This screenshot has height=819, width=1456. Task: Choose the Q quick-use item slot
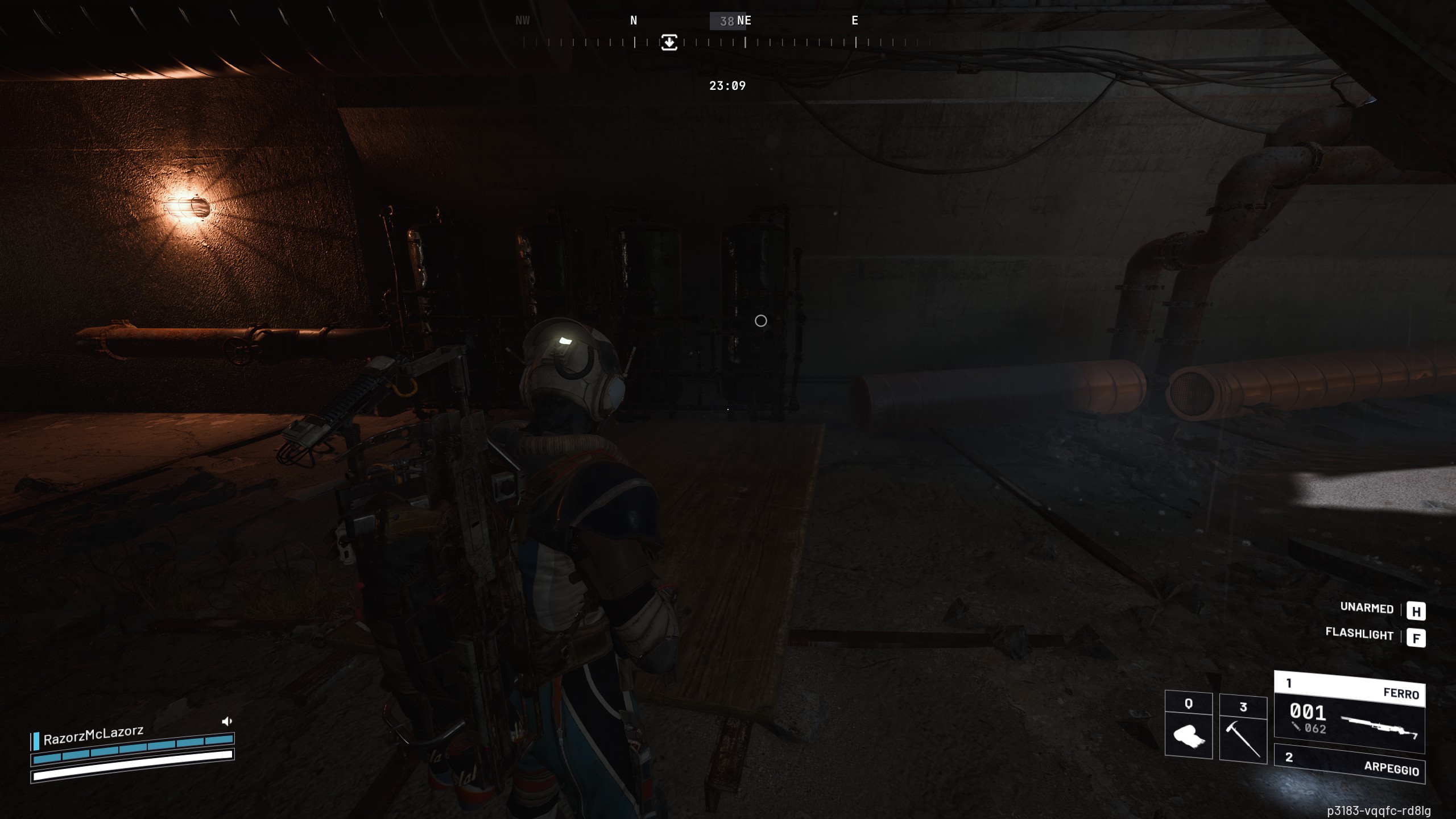[1188, 726]
